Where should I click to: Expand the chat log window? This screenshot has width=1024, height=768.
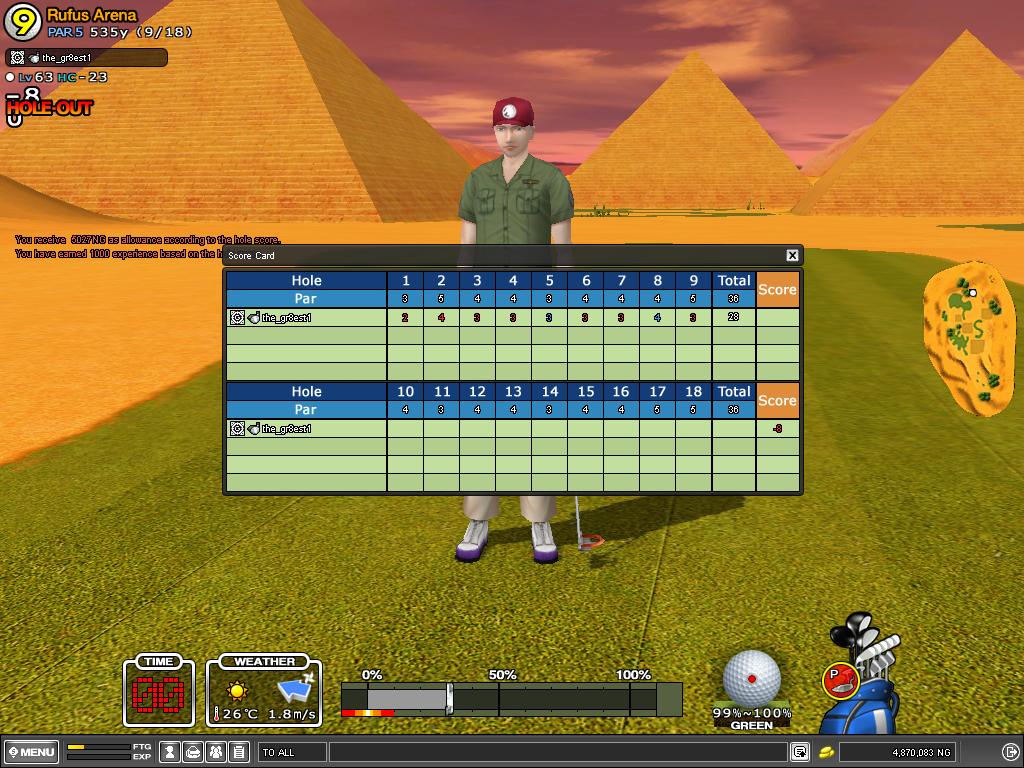[x=800, y=752]
